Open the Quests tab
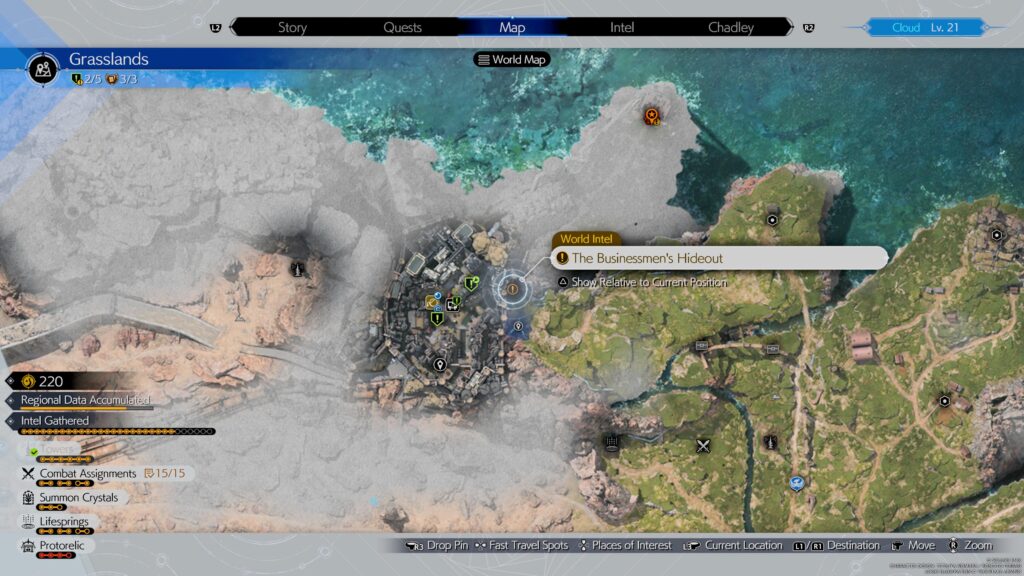The height and width of the screenshot is (576, 1024). click(x=403, y=27)
